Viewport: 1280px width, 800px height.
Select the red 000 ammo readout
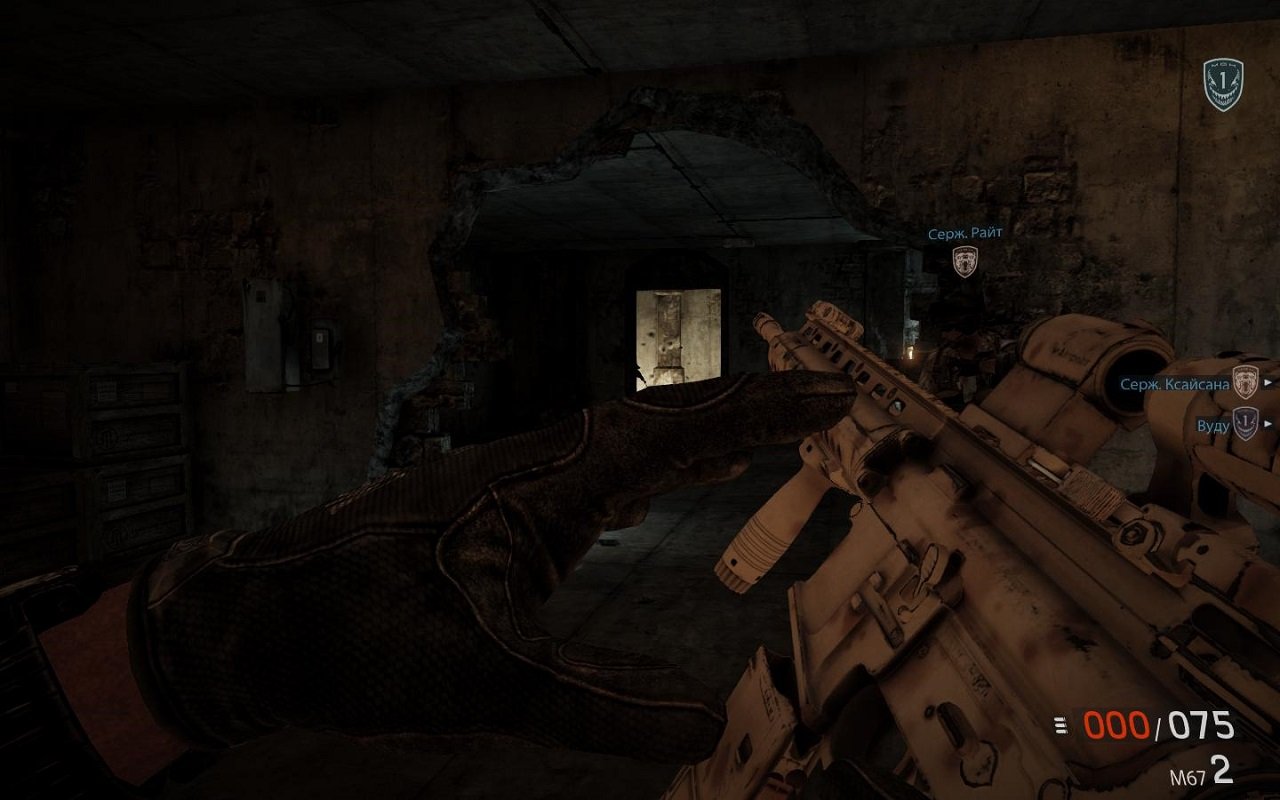click(1117, 724)
